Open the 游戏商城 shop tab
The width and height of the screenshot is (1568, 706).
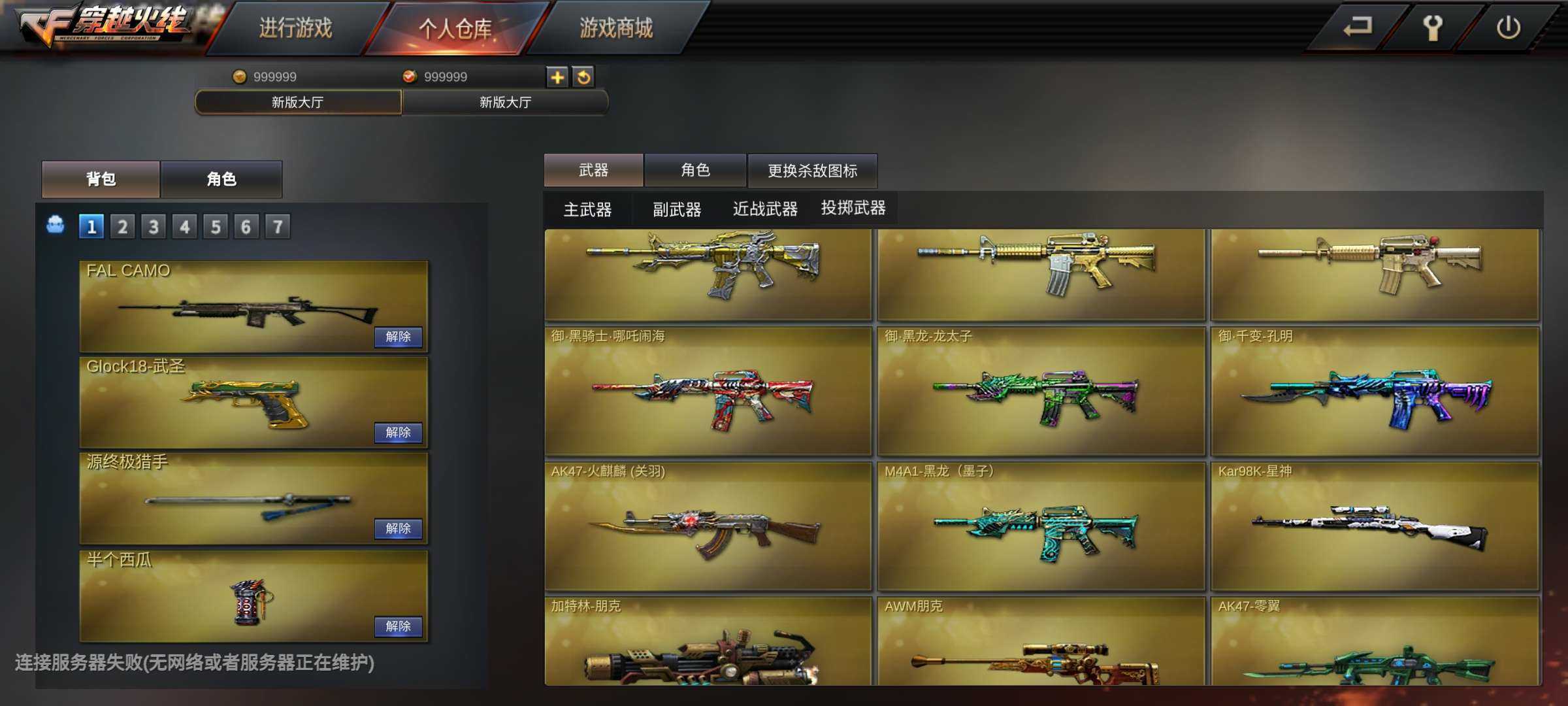[616, 28]
